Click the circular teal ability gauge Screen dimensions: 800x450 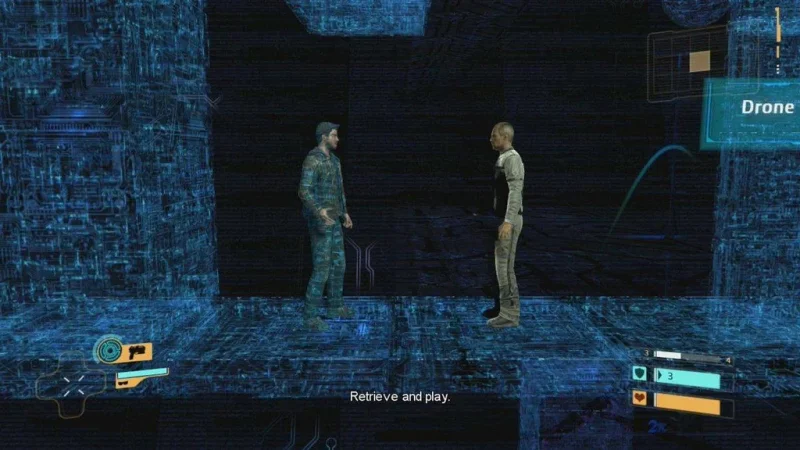pyautogui.click(x=108, y=351)
